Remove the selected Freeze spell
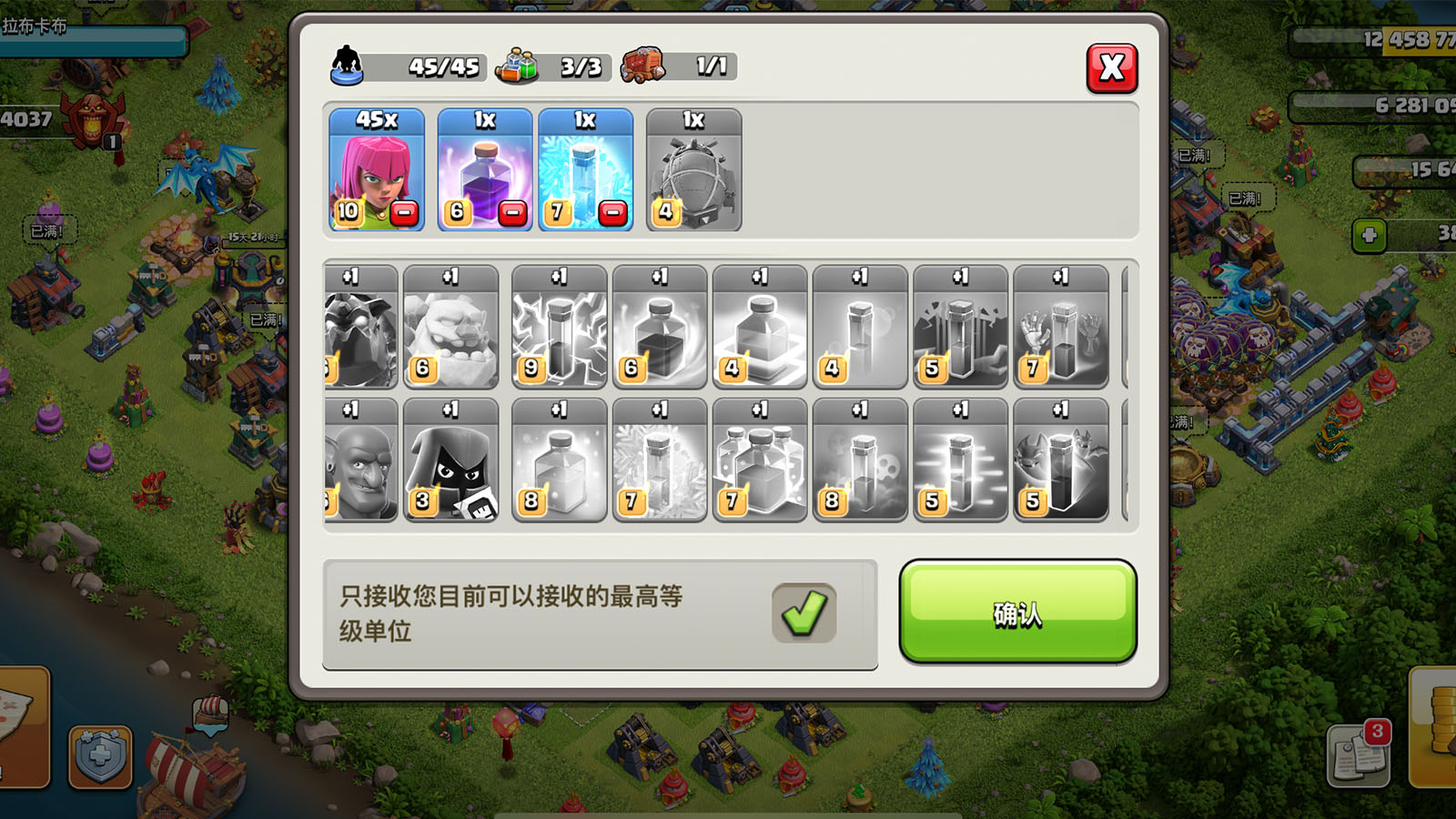This screenshot has width=1456, height=819. point(613,213)
